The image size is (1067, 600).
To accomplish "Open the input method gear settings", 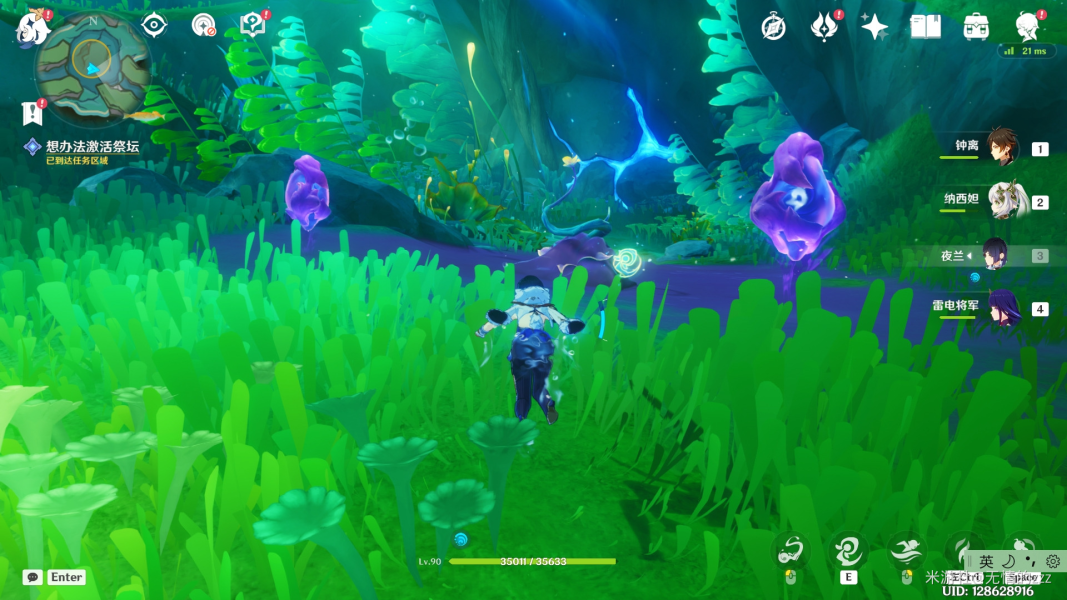I will [x=1053, y=562].
